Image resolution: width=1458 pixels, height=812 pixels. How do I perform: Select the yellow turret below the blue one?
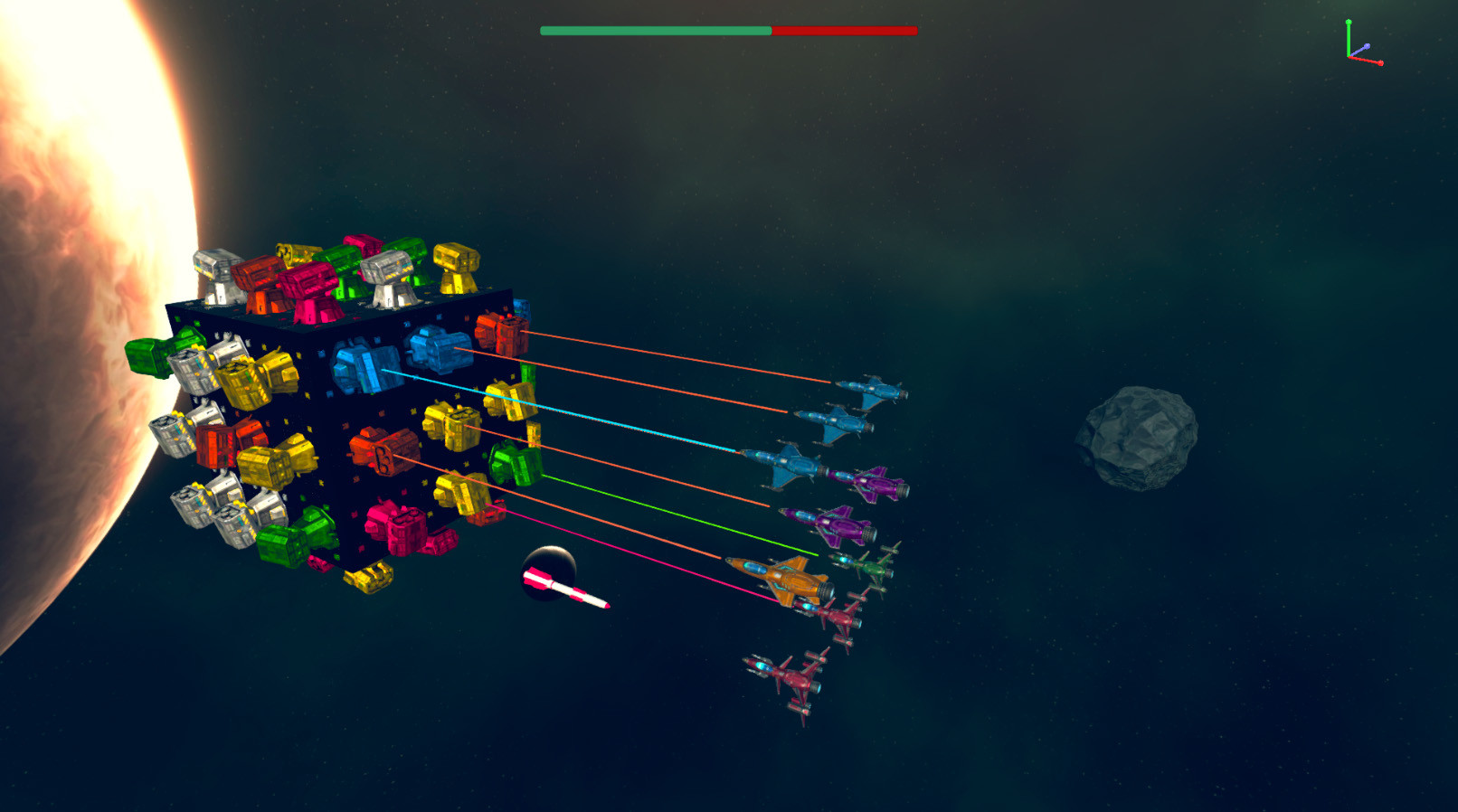tap(453, 421)
